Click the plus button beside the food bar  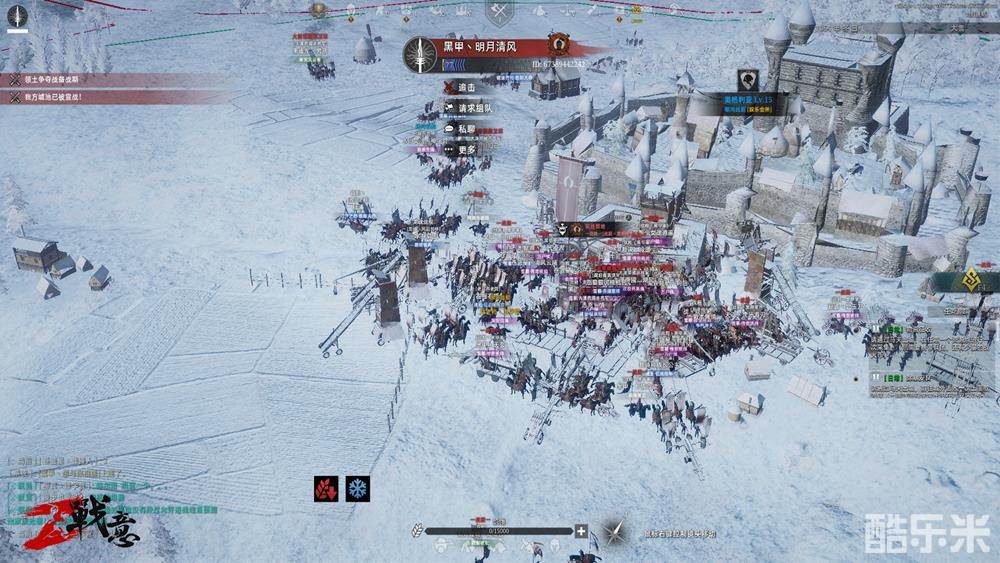click(581, 531)
